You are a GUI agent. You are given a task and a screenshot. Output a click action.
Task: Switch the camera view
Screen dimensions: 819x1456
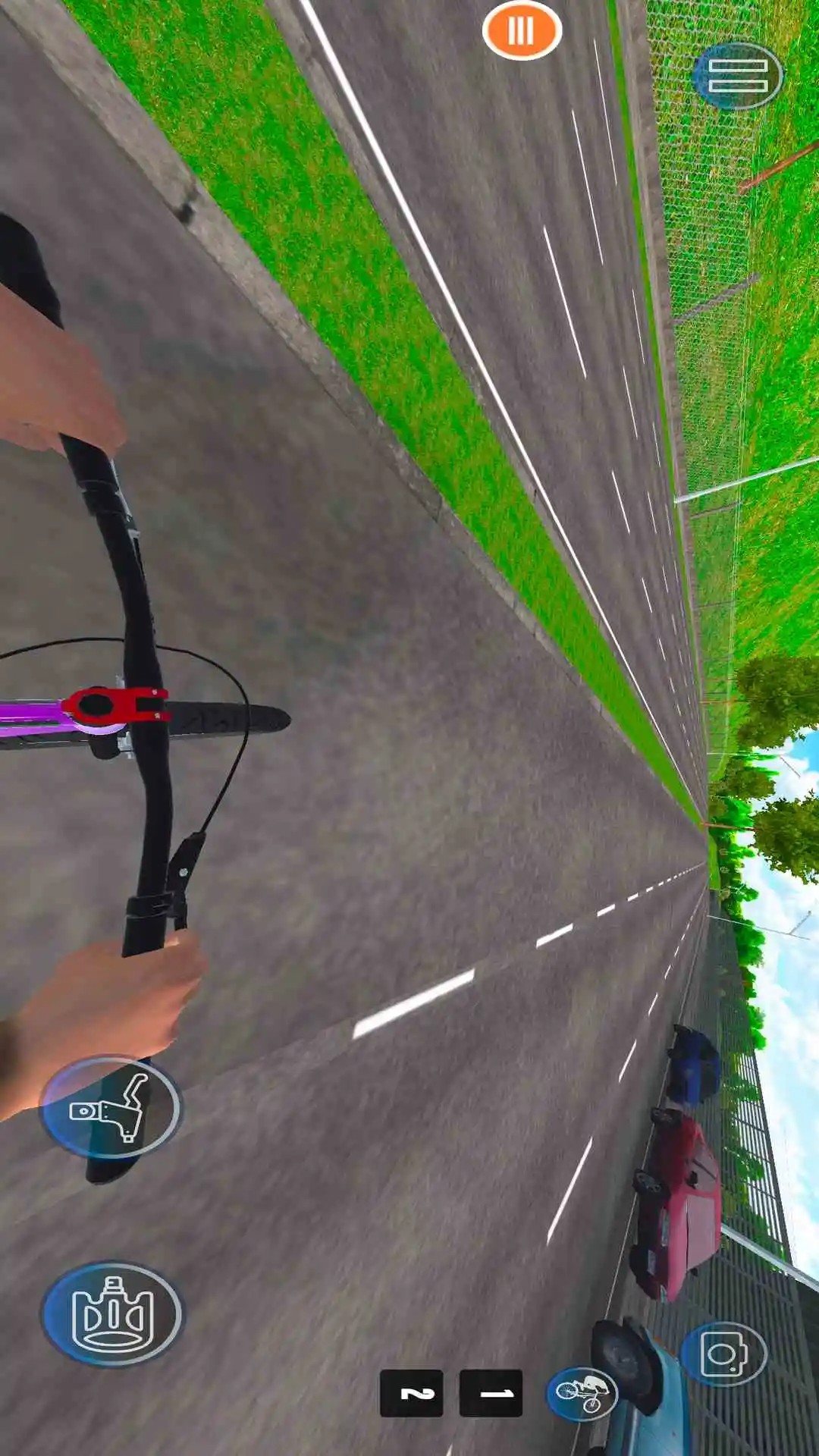pyautogui.click(x=723, y=1355)
